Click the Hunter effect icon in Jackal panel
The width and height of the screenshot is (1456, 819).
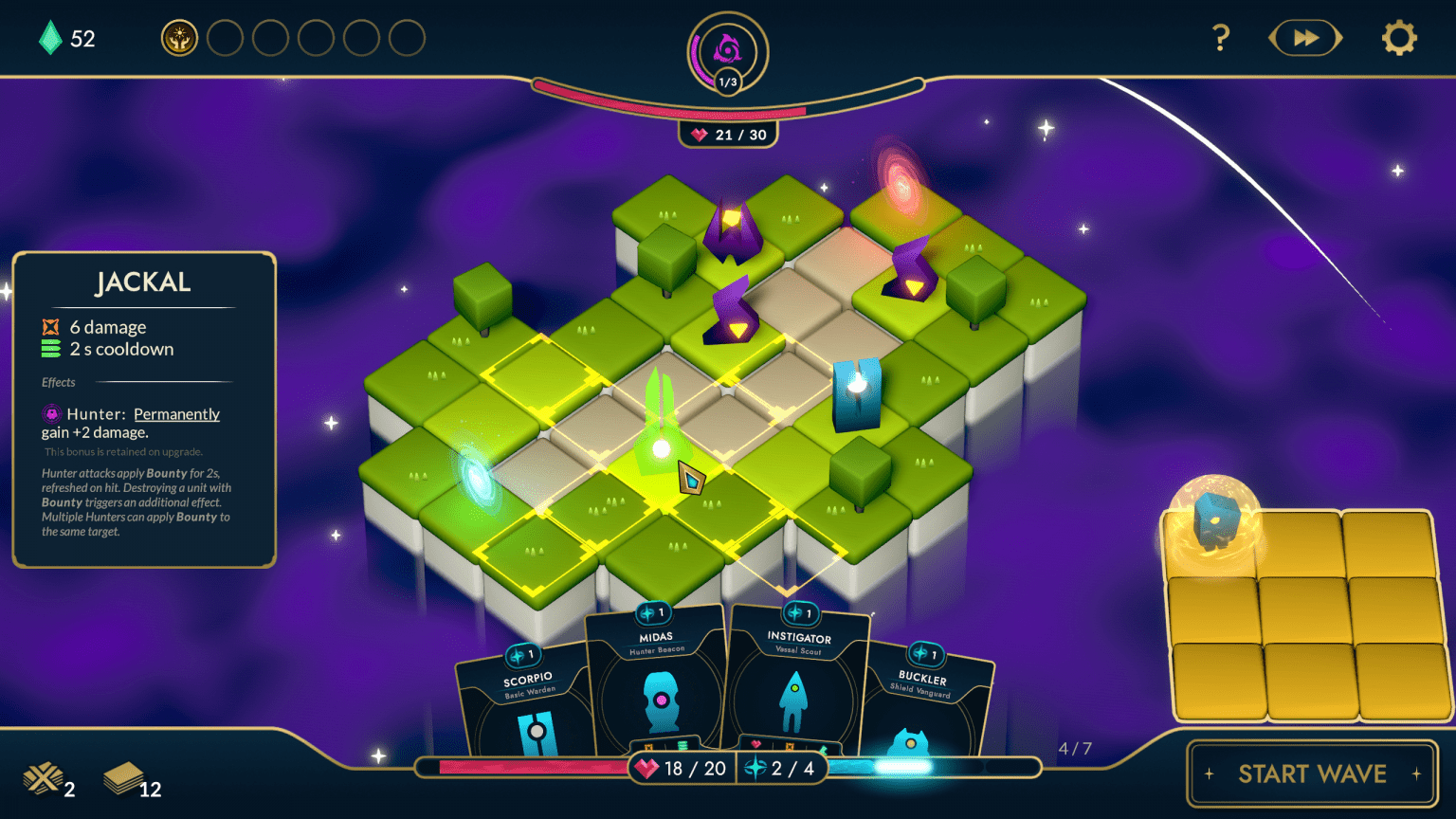[51, 413]
